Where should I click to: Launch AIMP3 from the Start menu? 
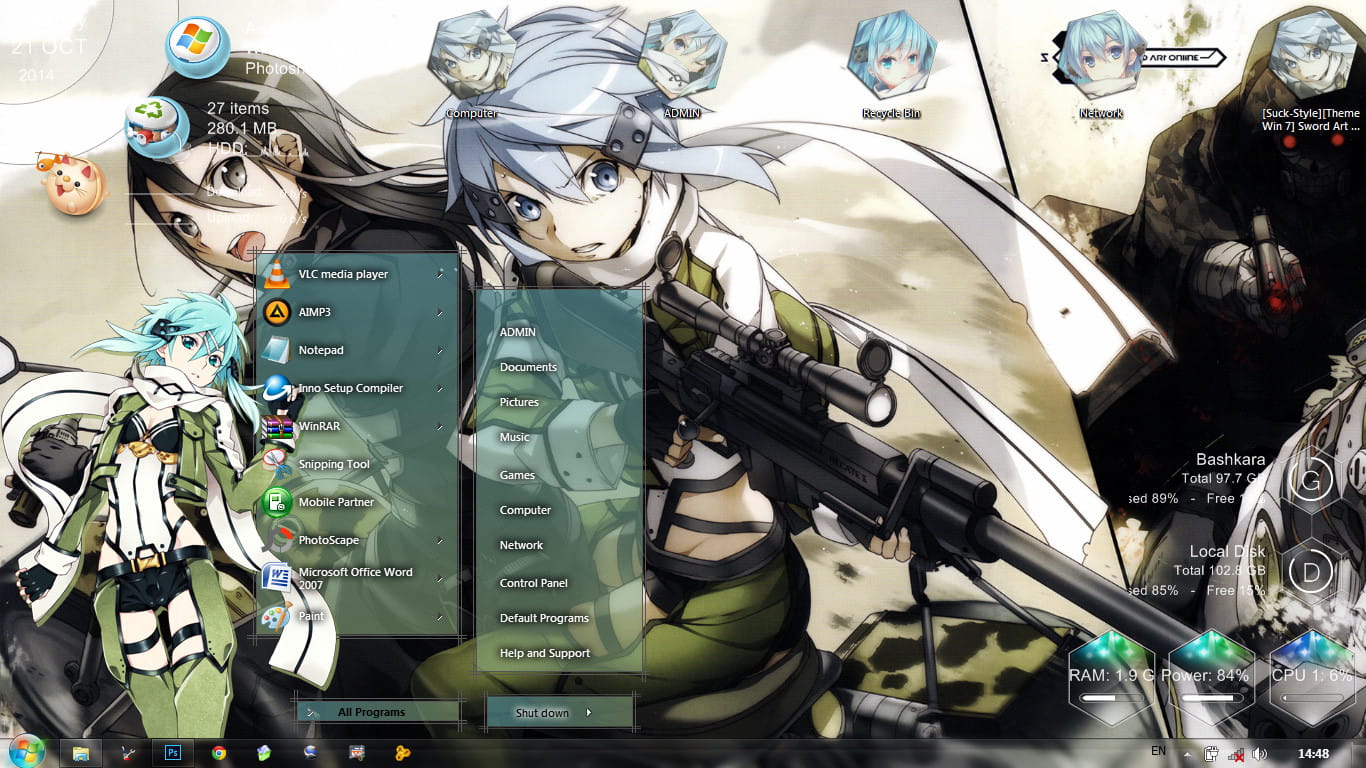[x=314, y=312]
